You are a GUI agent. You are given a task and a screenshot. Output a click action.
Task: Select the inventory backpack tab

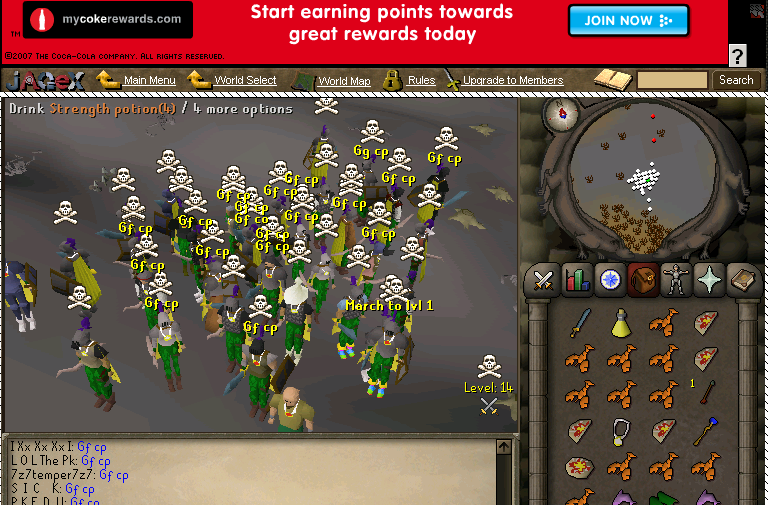point(643,281)
